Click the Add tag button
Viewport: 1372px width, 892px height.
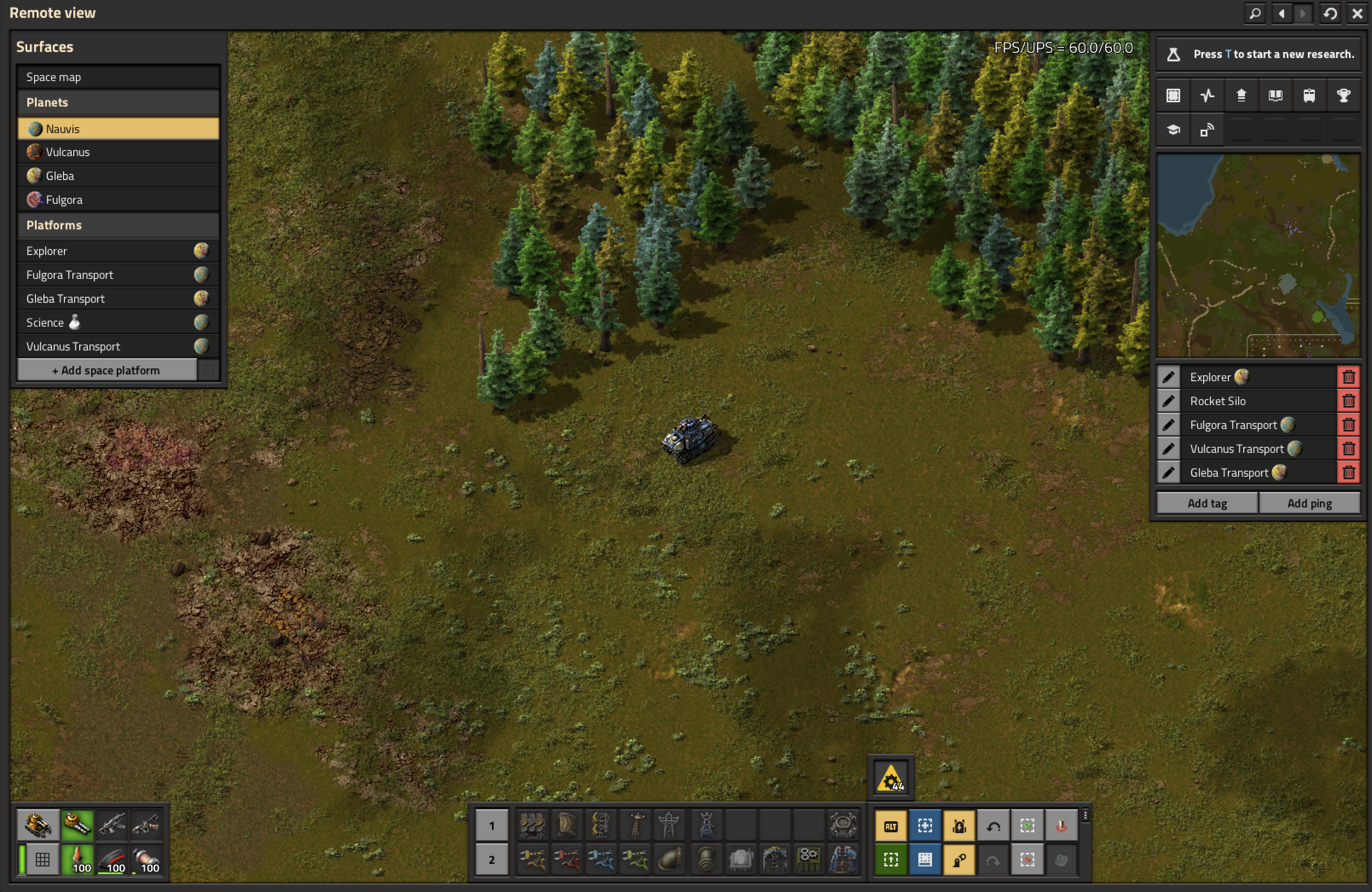(x=1207, y=504)
